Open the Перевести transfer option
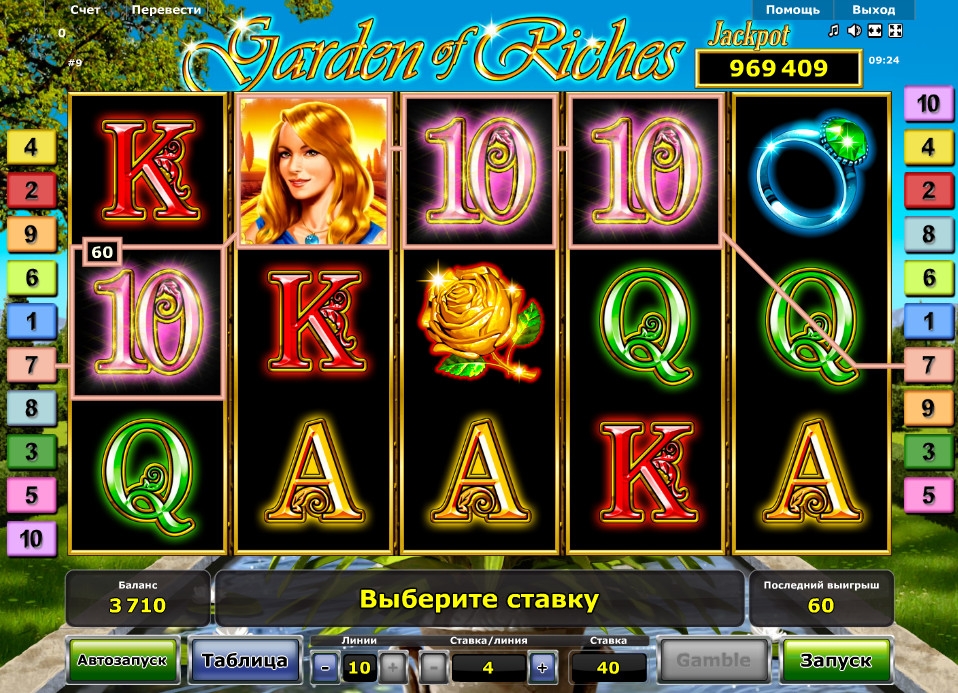Screen dimensions: 958x693 click(x=168, y=10)
